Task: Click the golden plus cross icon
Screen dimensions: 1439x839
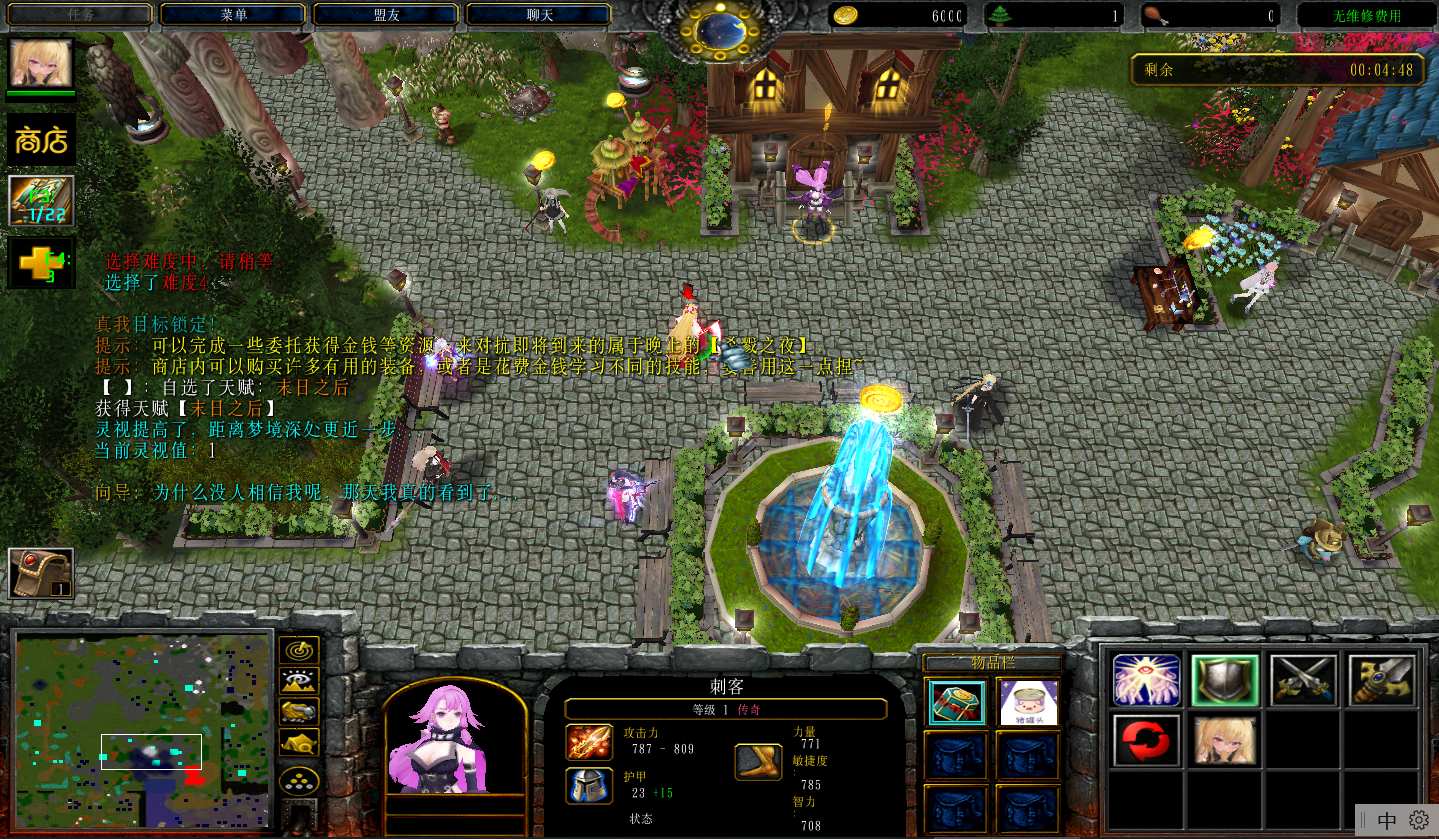Action: pyautogui.click(x=41, y=264)
